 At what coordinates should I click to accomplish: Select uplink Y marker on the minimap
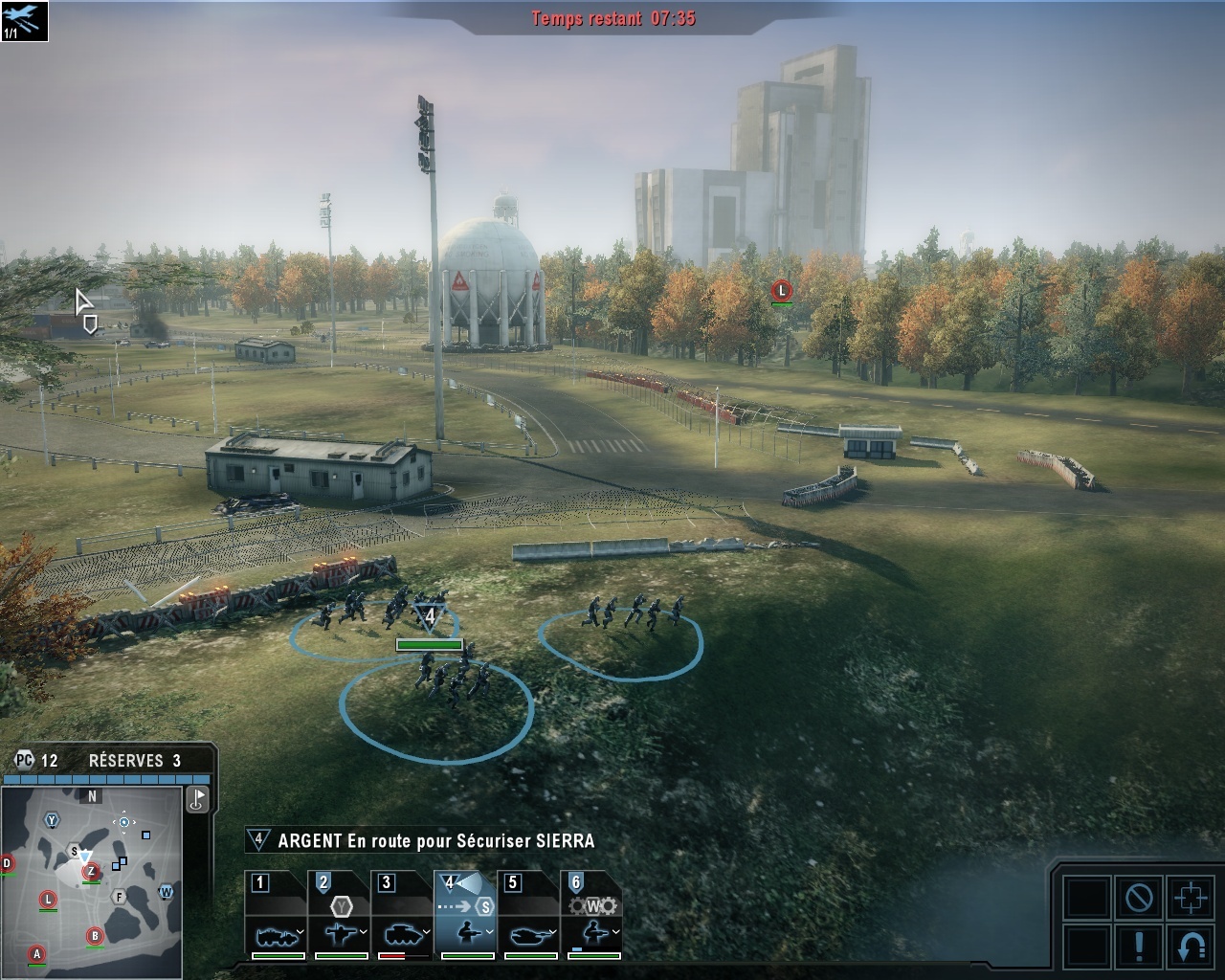click(52, 820)
